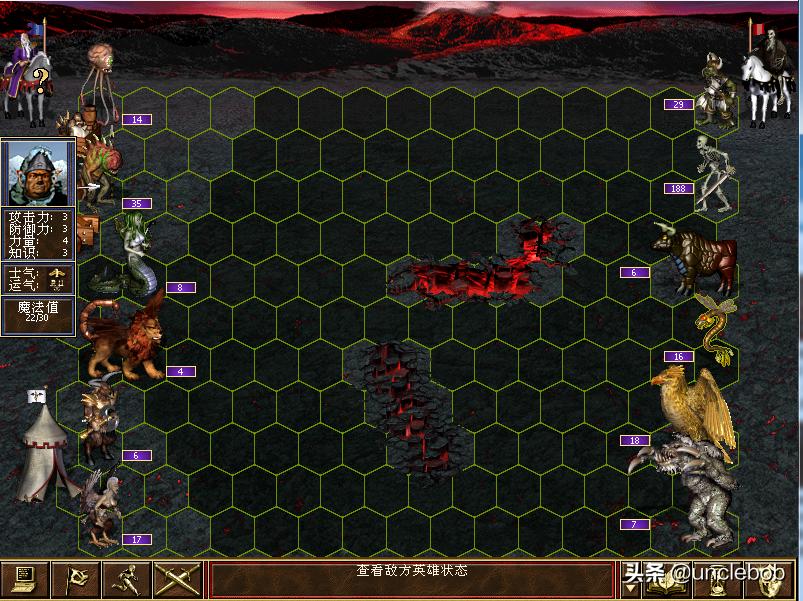Select the medusa stack of 8

(135, 252)
